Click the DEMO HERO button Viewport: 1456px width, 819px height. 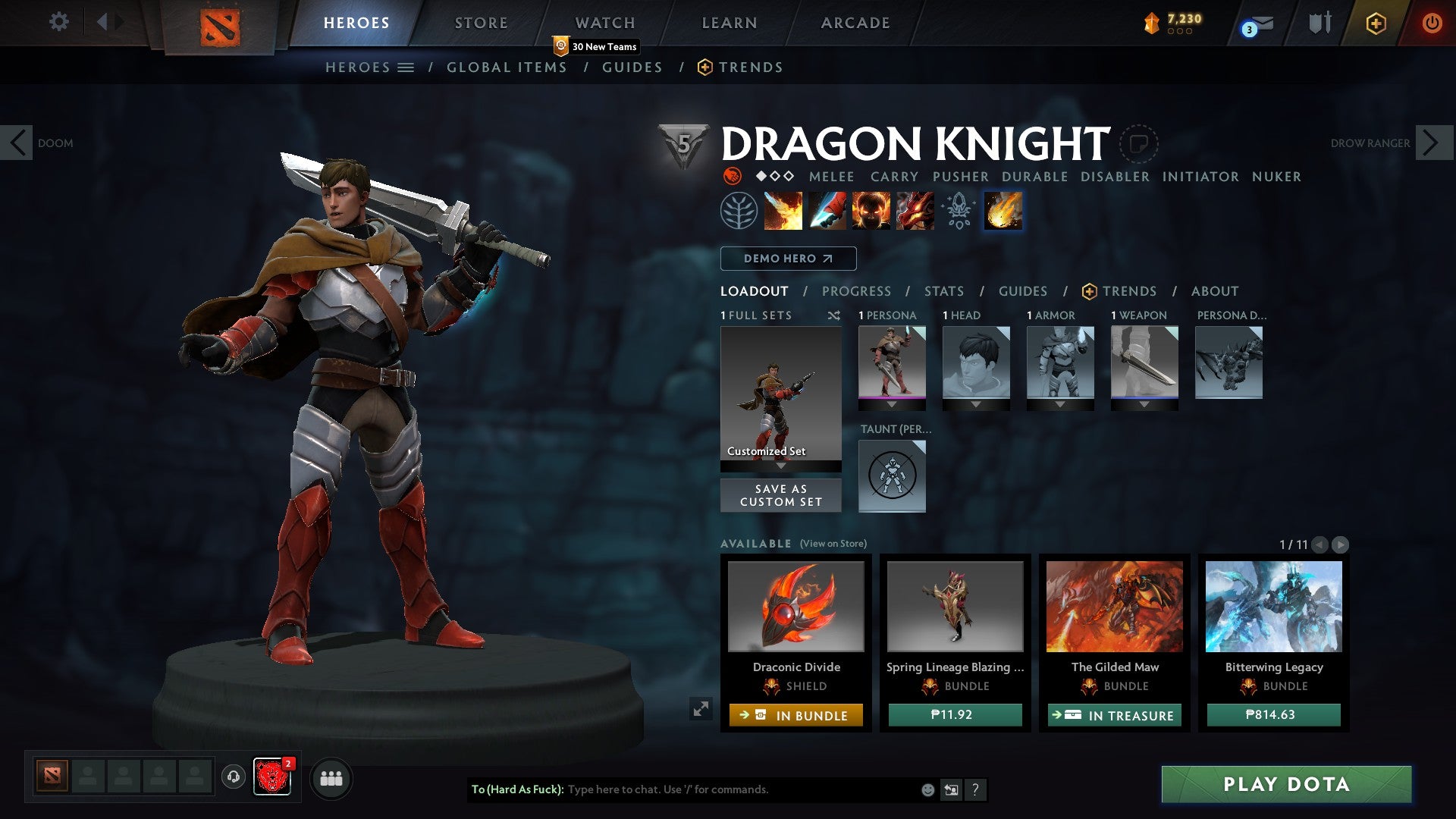[787, 259]
